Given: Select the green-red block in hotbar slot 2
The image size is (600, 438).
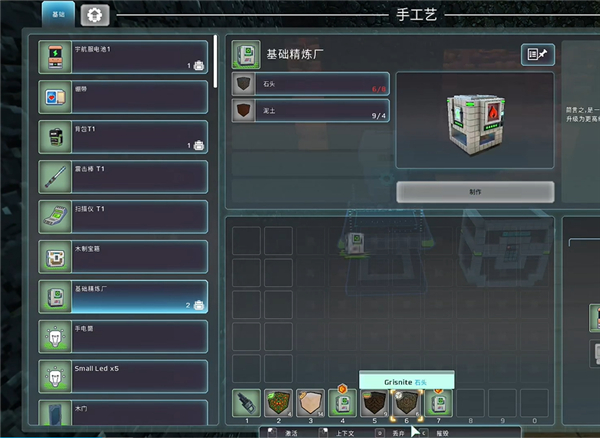Looking at the screenshot, I should point(278,403).
